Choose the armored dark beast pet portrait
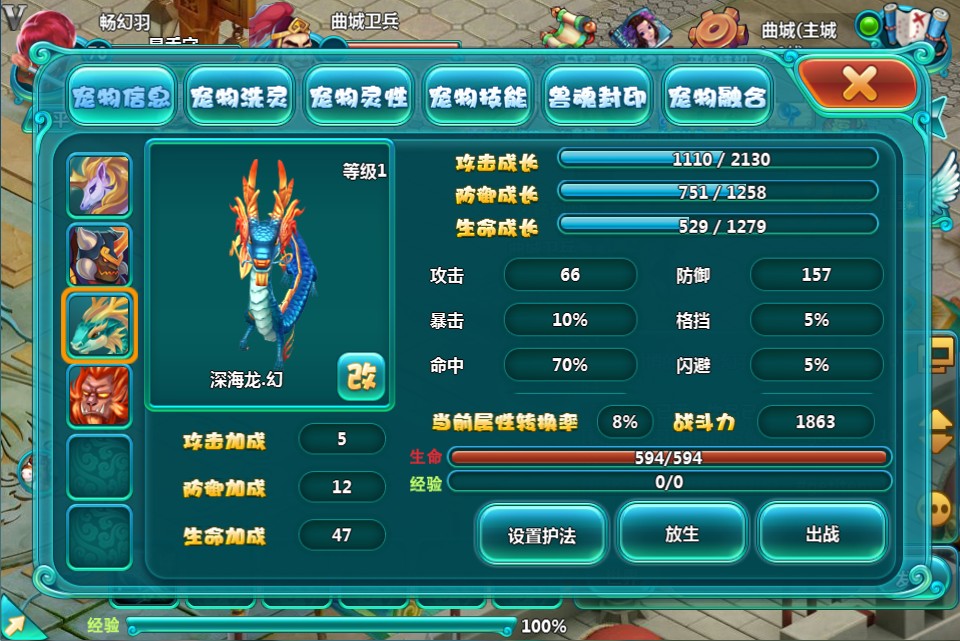Screen dimensions: 960x641 (x=99, y=255)
